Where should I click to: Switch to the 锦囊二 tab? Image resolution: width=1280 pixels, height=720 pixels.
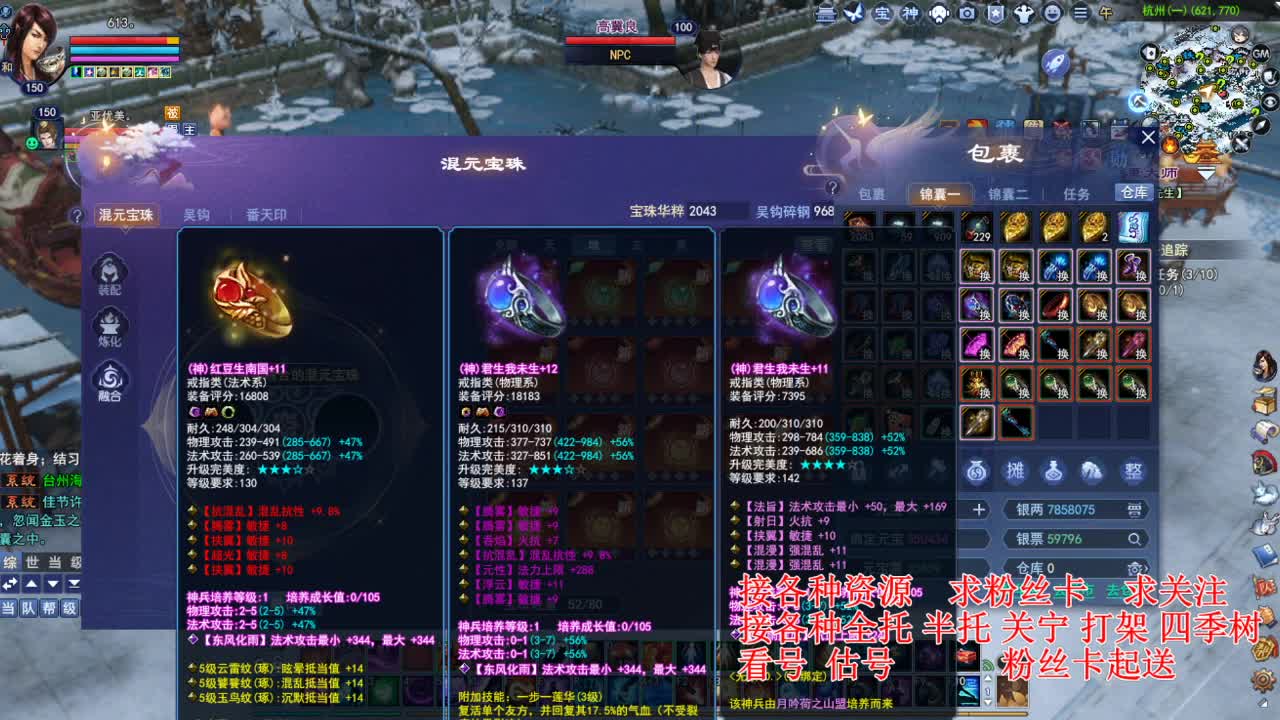pos(1010,194)
